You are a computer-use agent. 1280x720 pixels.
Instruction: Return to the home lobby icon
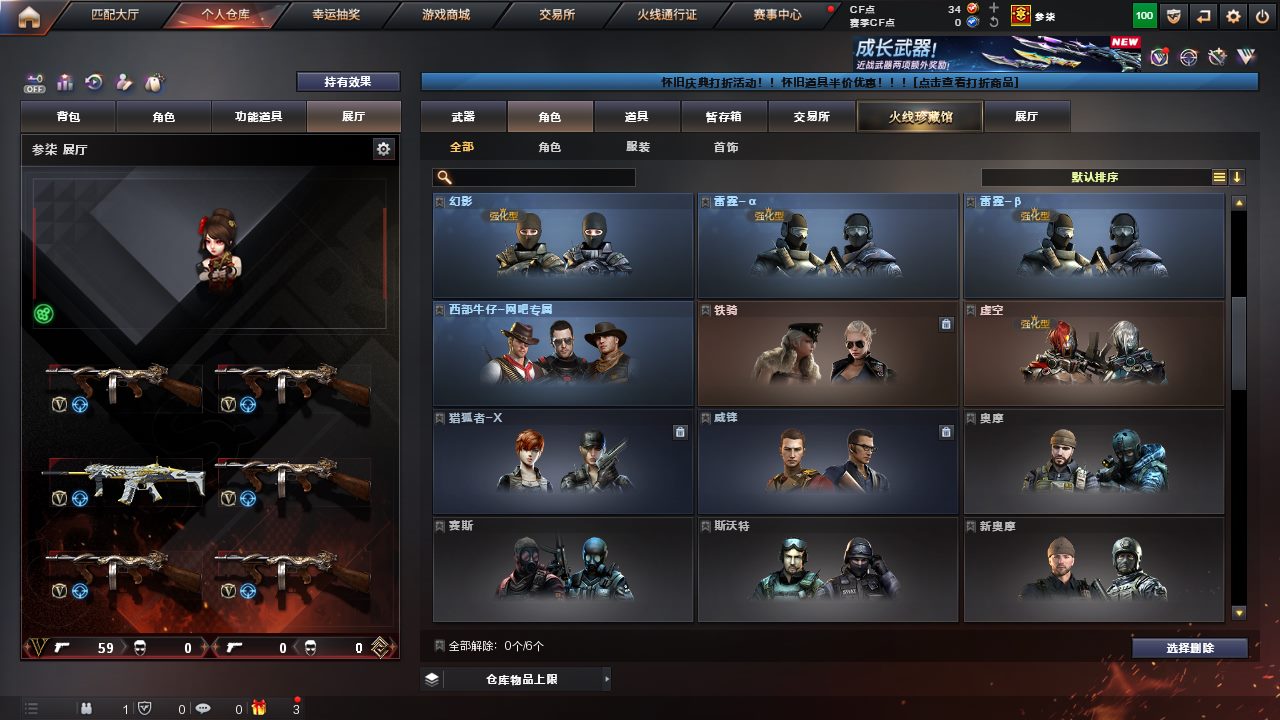29,16
